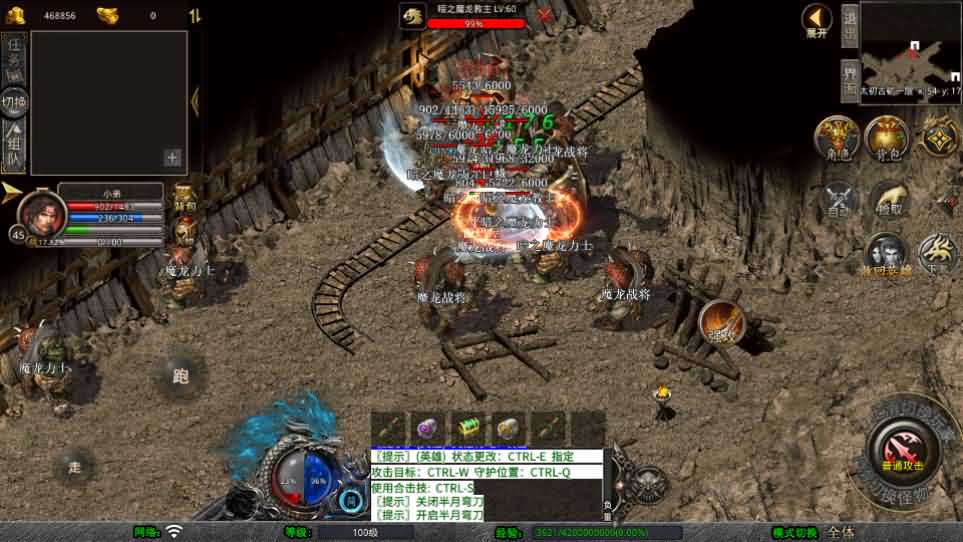The height and width of the screenshot is (542, 963).
Task: Open the 背包 backpack icon
Action: pos(886,137)
